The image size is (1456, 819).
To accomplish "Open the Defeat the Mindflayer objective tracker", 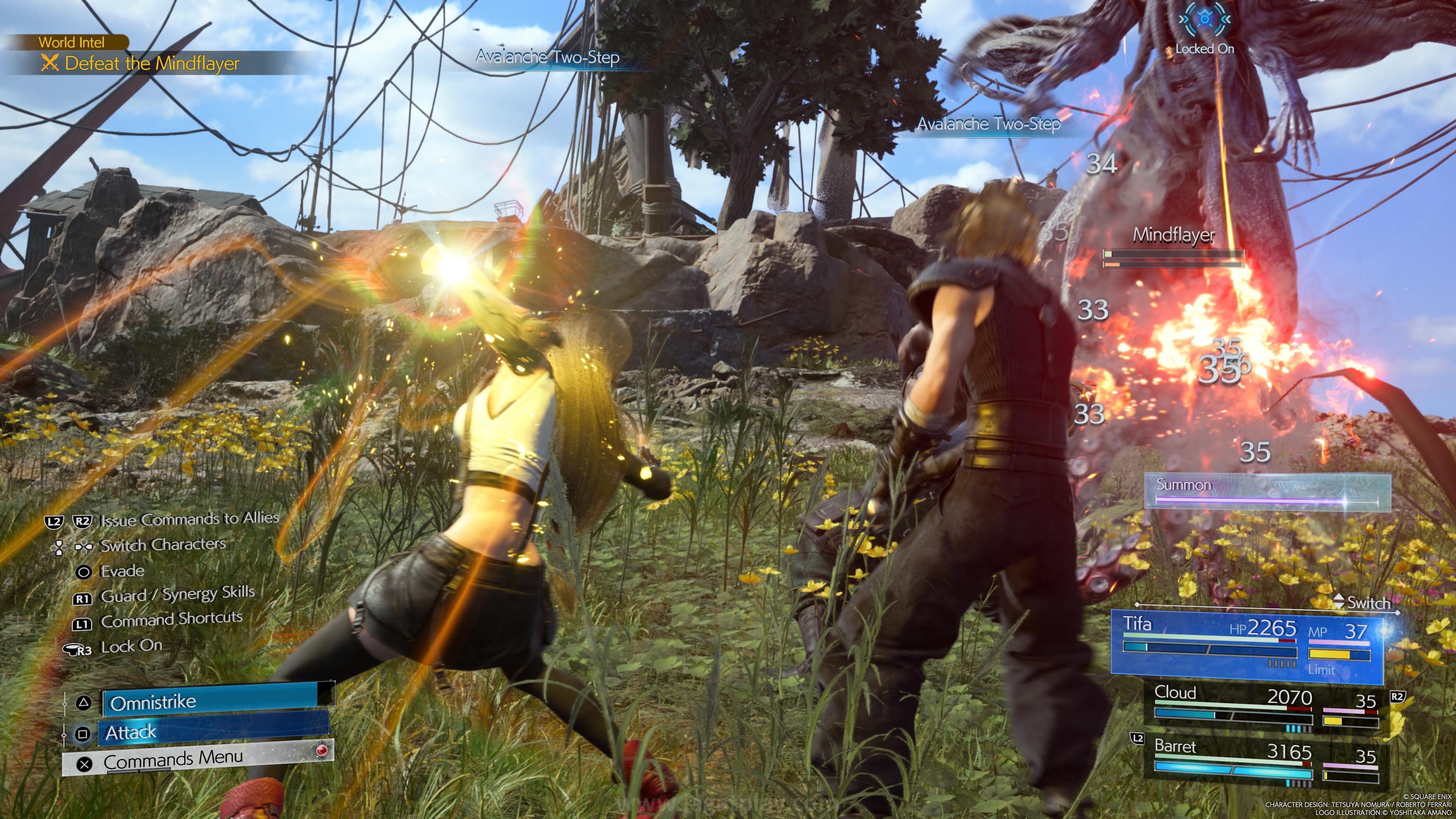I will pos(152,63).
